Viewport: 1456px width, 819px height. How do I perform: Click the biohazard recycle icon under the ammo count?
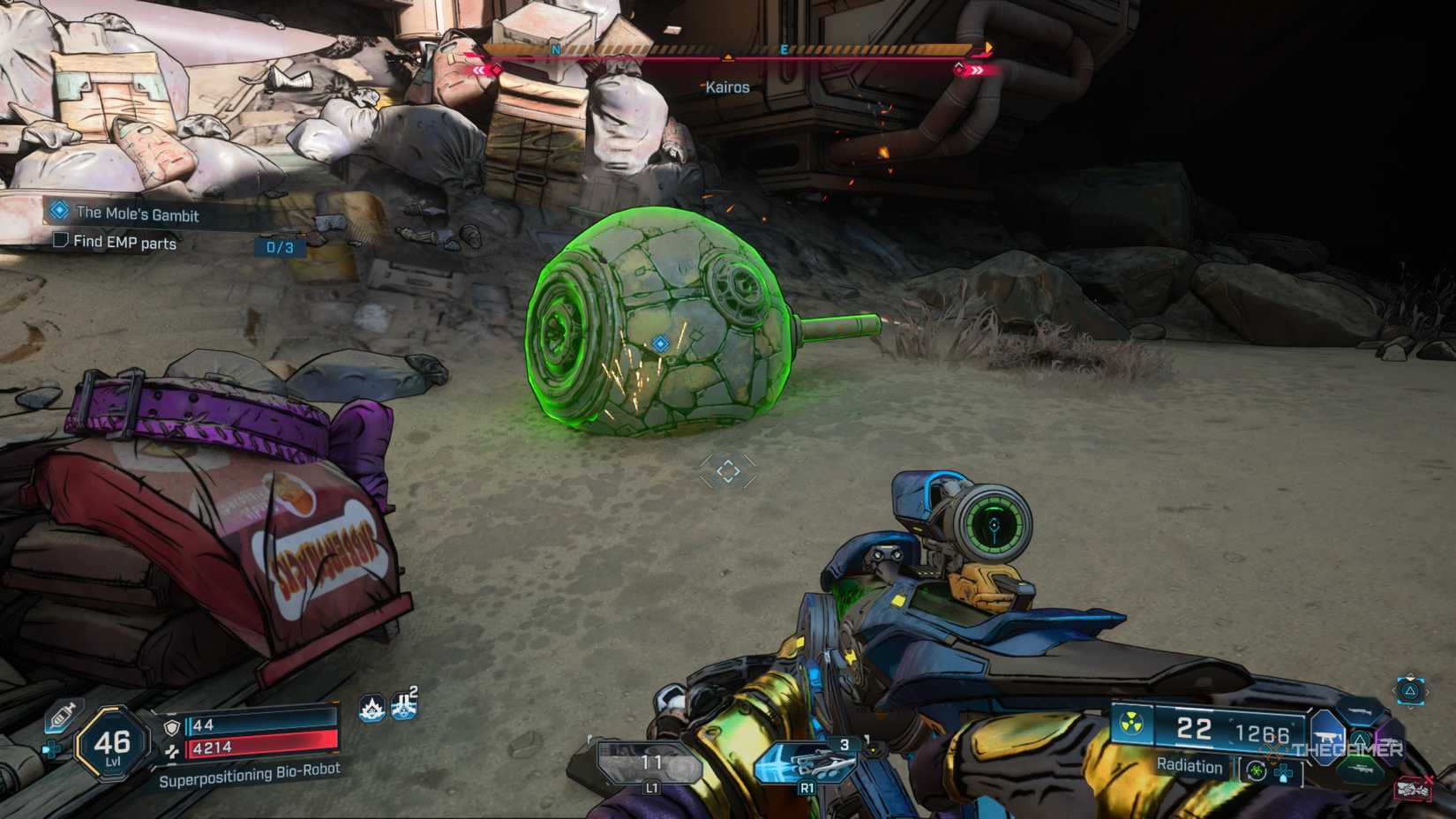(1257, 771)
